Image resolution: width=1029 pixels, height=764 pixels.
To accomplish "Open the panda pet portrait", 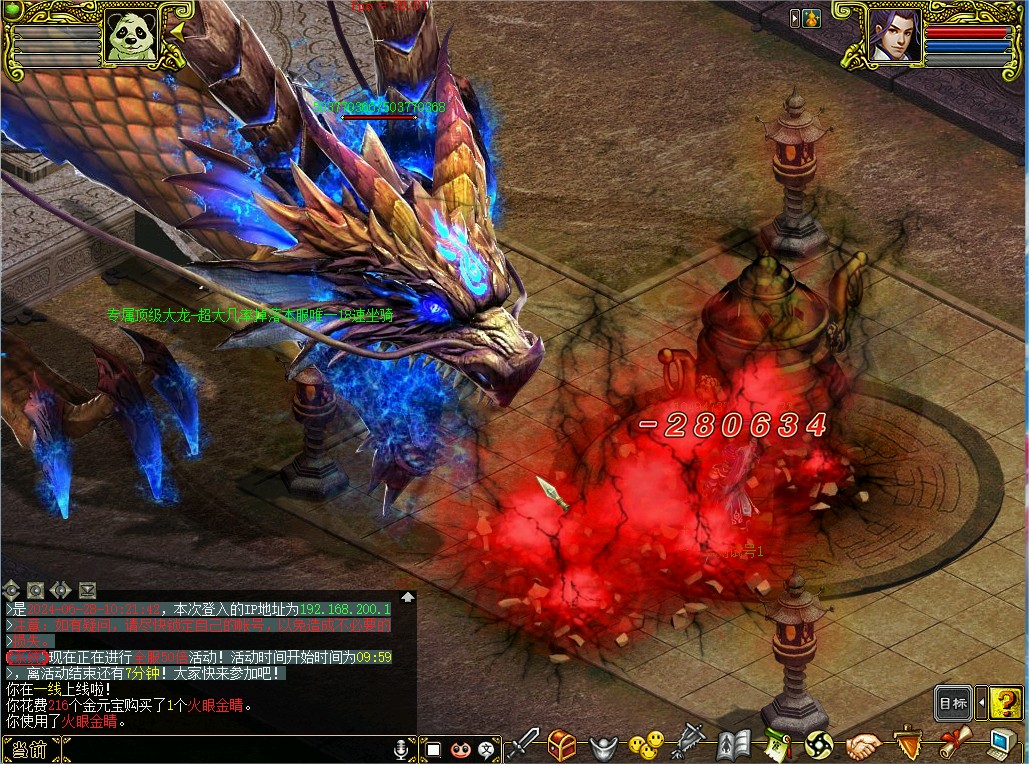I will (x=131, y=37).
